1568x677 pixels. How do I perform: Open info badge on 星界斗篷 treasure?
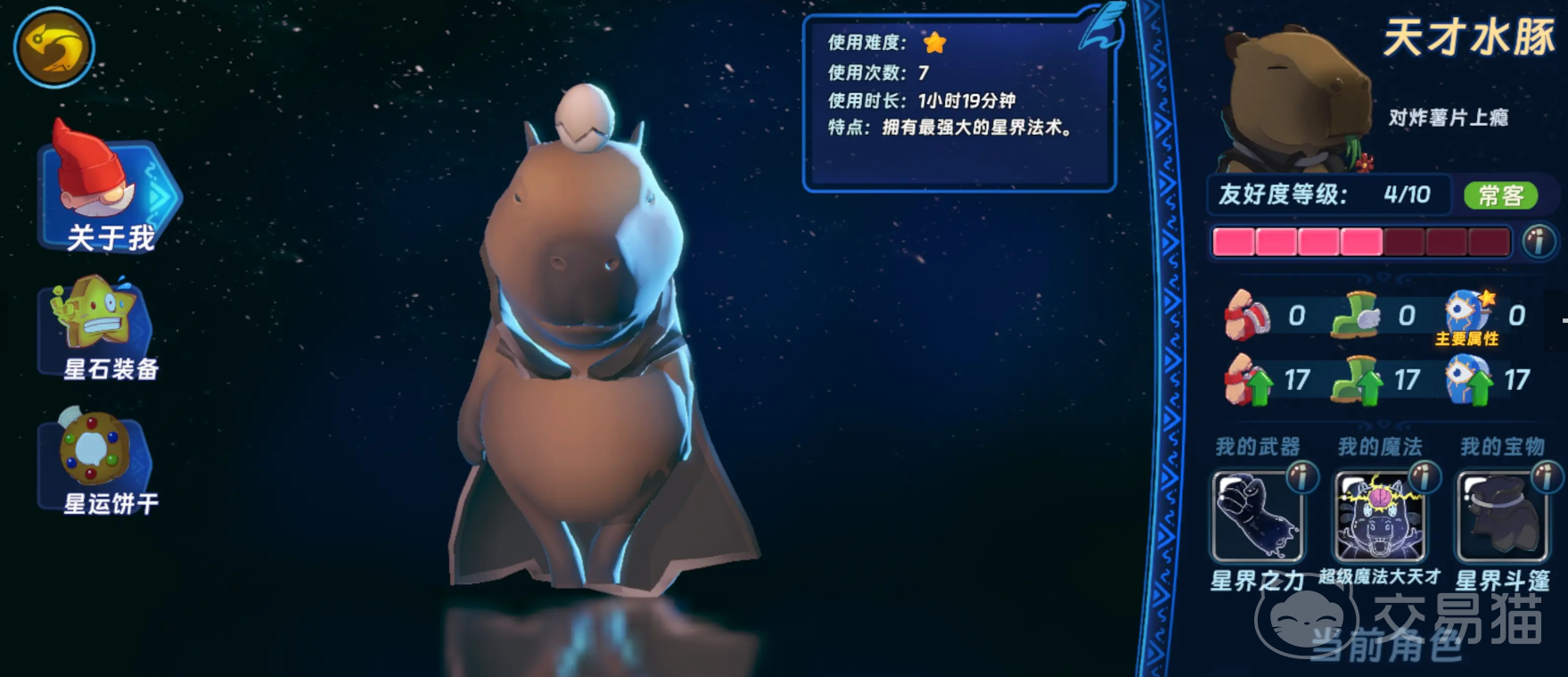click(x=1547, y=477)
